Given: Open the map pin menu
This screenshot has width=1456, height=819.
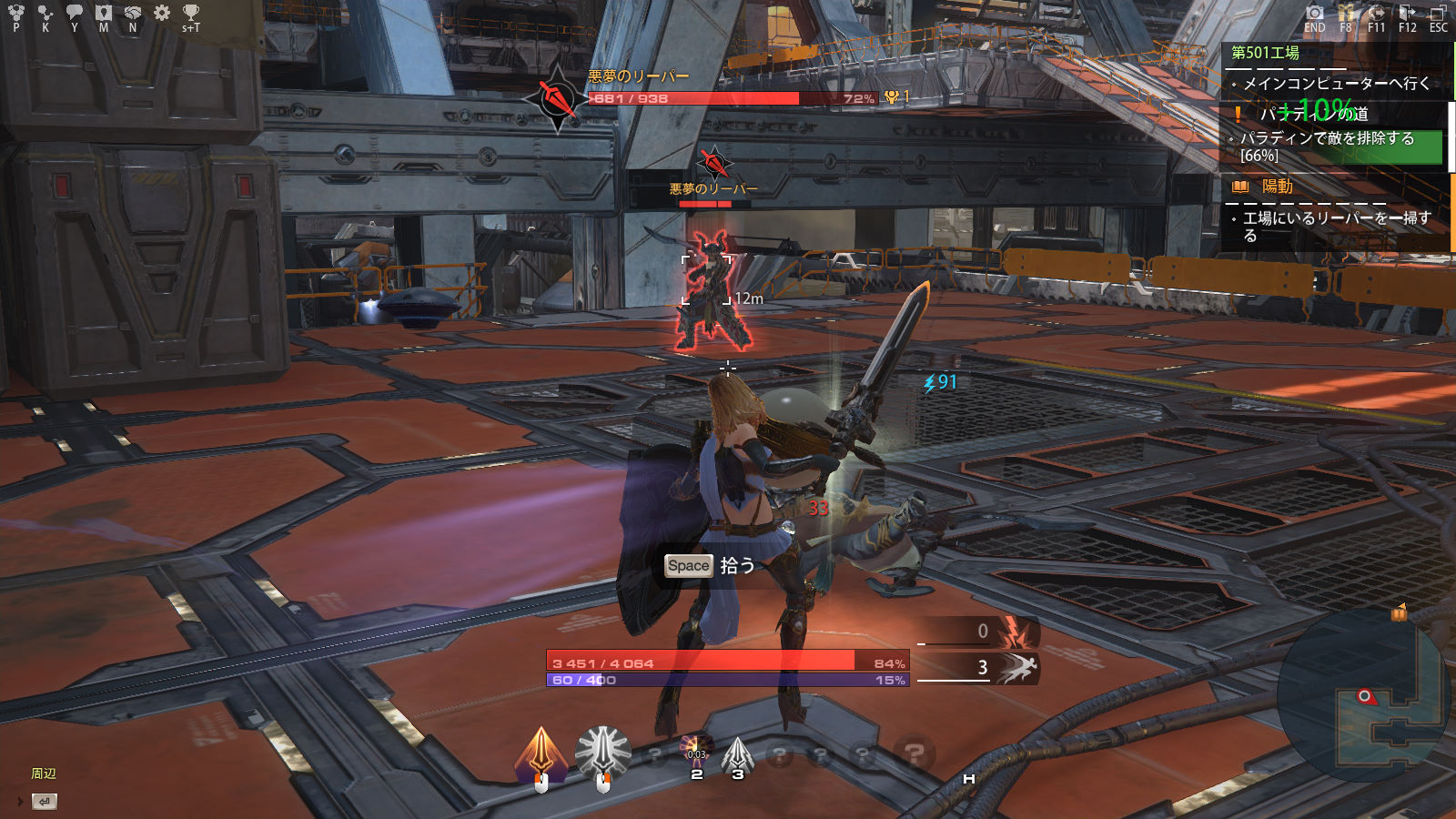Looking at the screenshot, I should pyautogui.click(x=104, y=13).
